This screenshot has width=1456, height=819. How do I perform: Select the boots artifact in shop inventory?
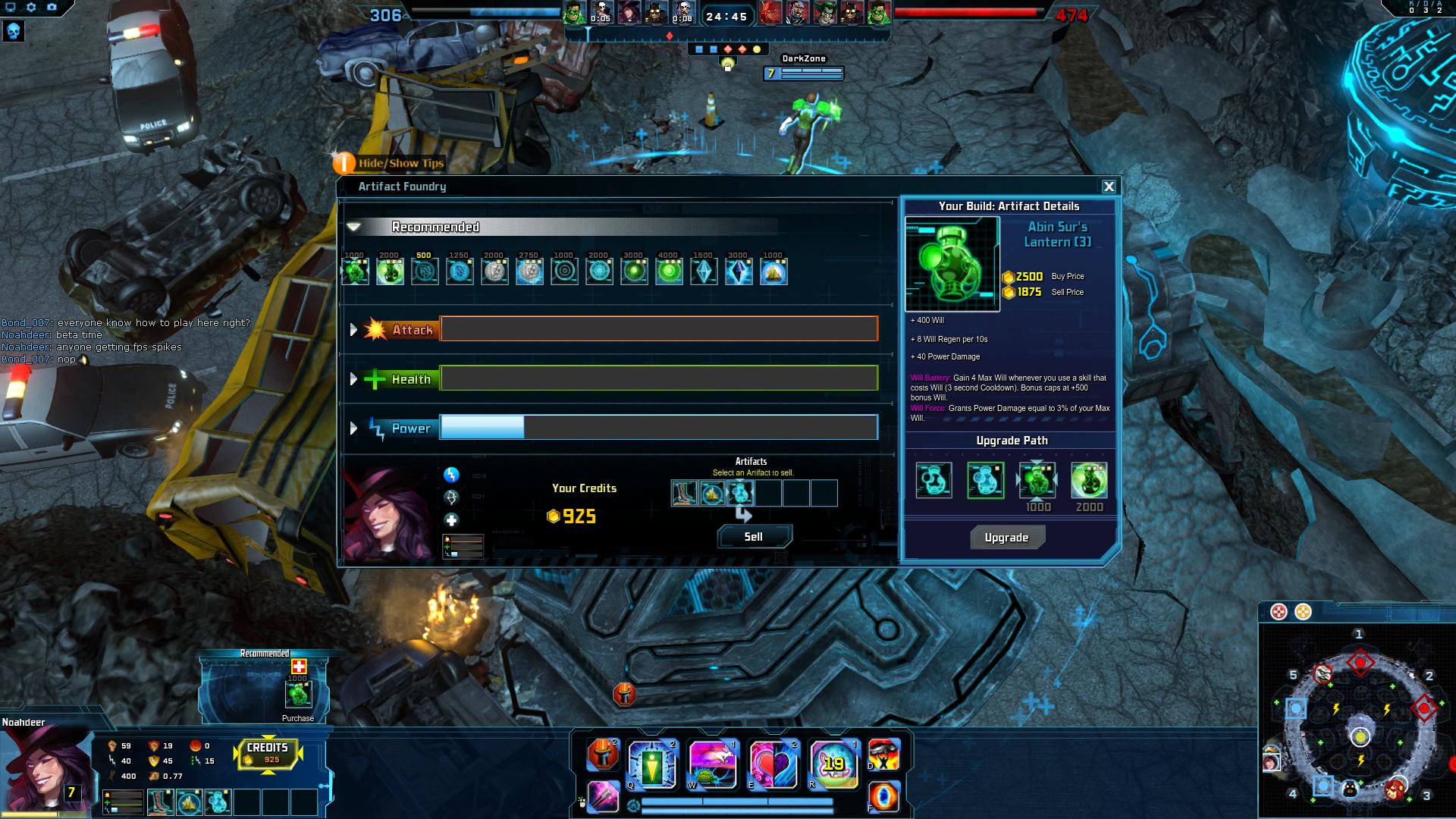pos(684,494)
